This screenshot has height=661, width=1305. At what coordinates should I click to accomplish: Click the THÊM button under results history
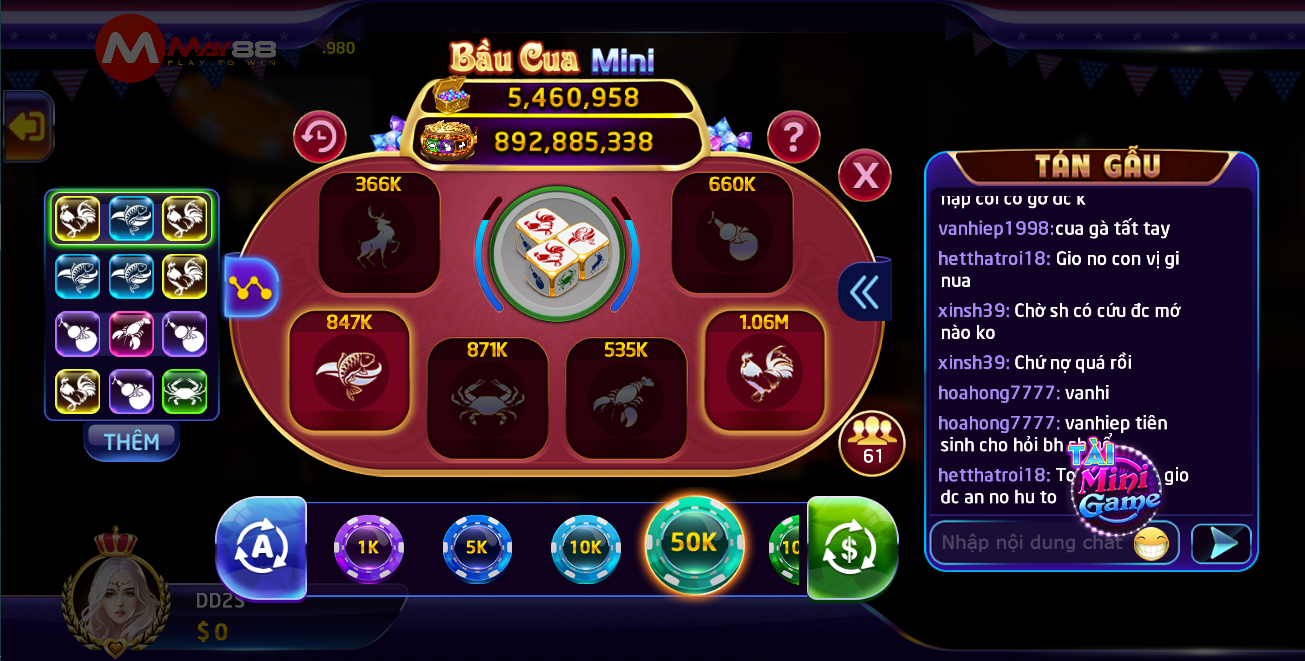pos(131,441)
